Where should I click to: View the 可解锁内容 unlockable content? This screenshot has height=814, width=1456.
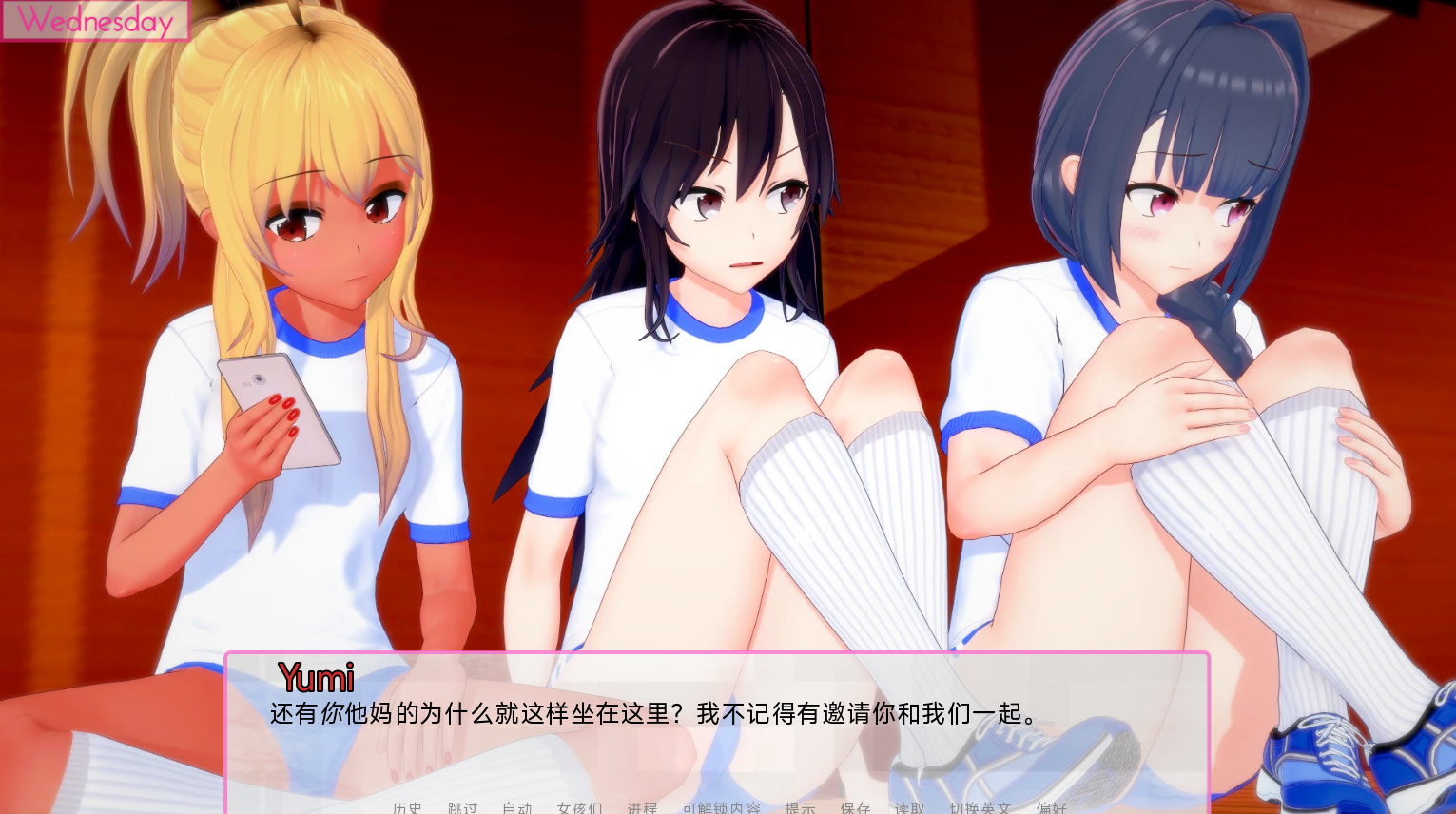tap(721, 808)
